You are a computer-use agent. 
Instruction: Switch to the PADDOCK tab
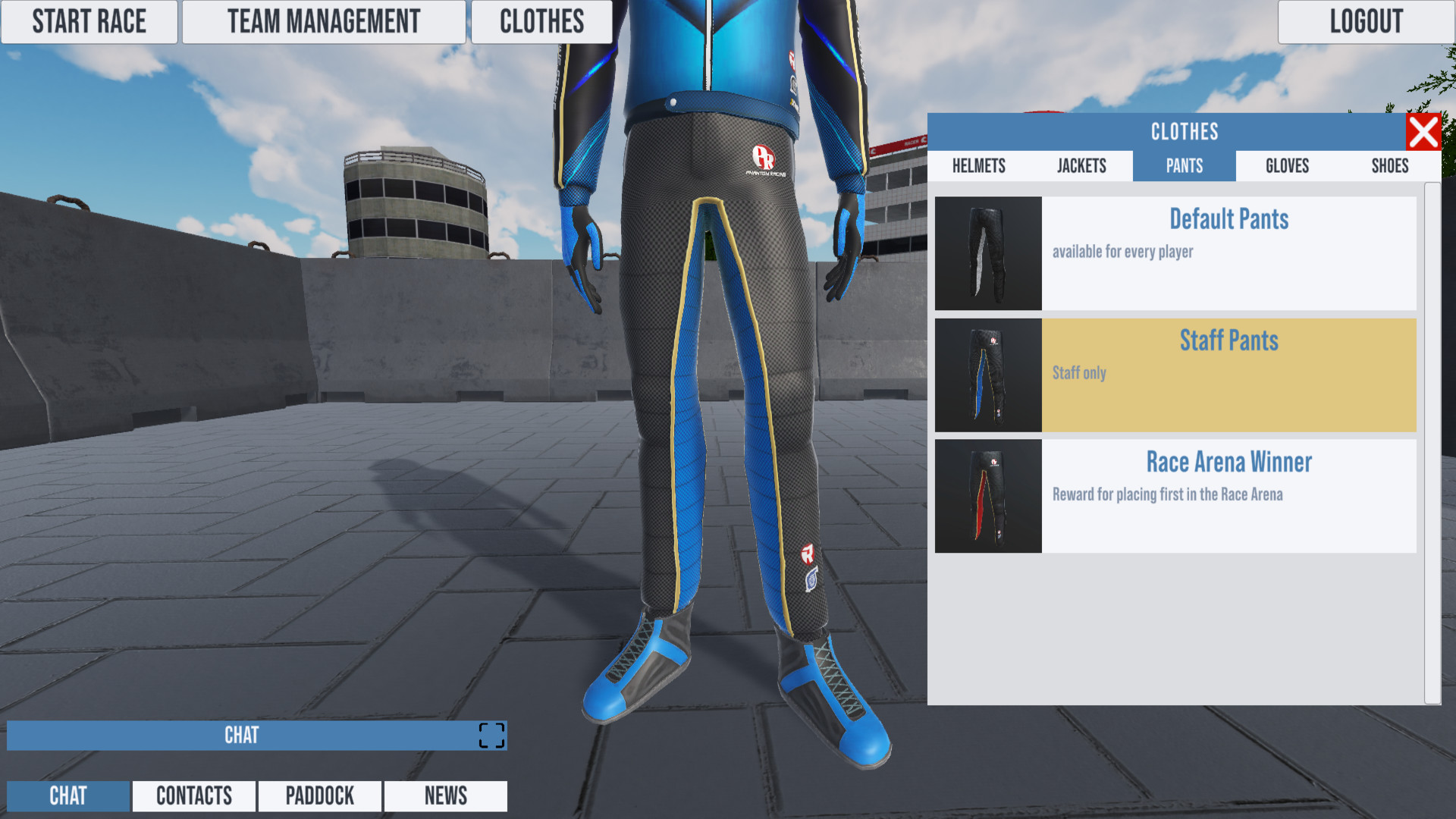[319, 796]
